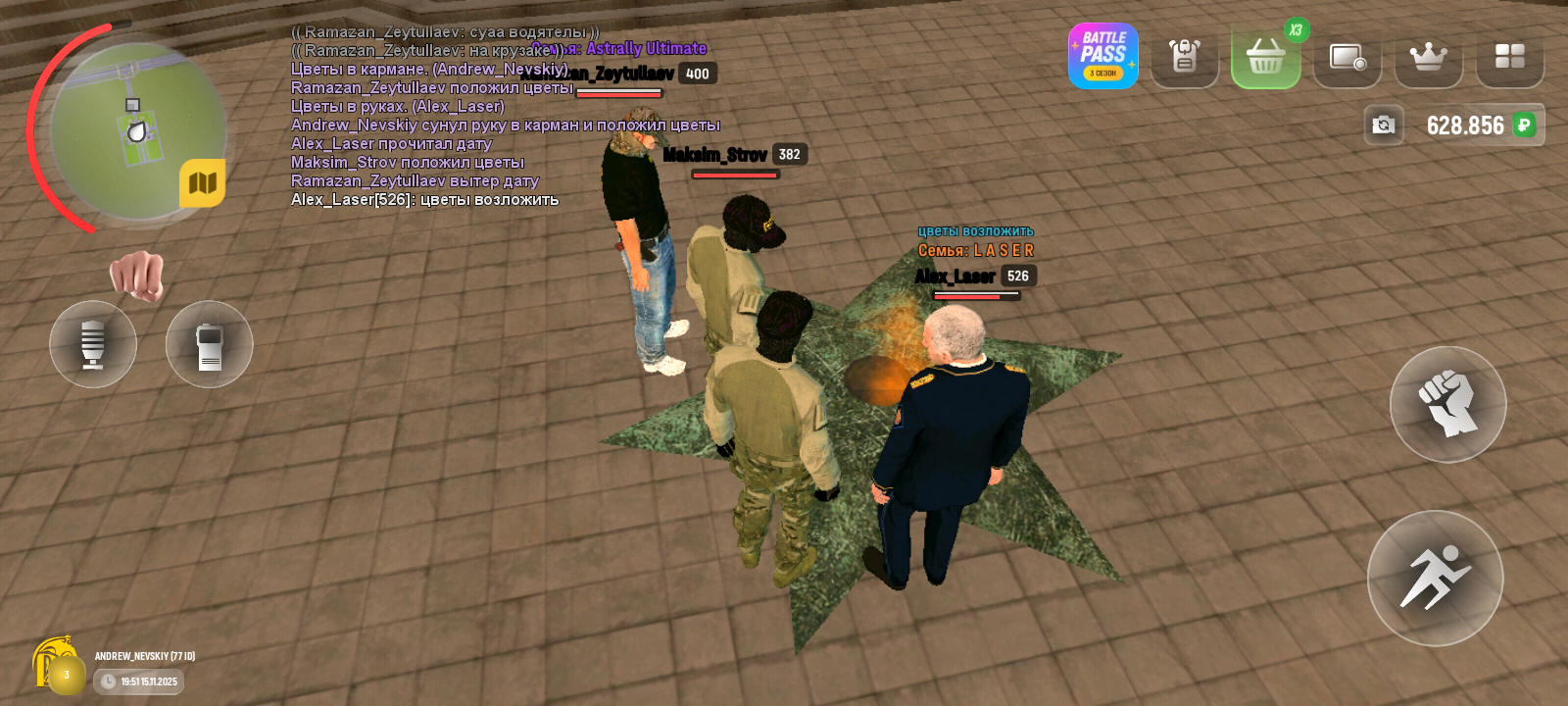Select the fist weapon icon
Screen dimensions: 1568x706
(x=137, y=276)
